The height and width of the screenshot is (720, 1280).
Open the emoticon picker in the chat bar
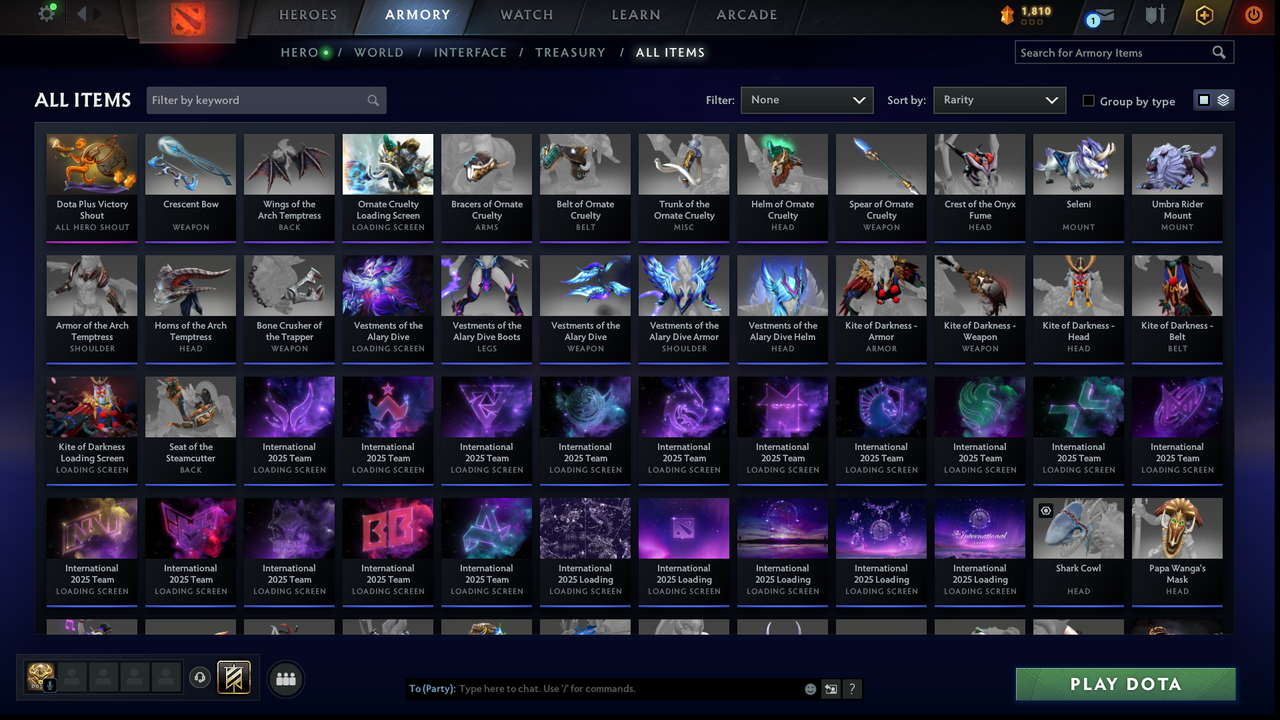(810, 689)
